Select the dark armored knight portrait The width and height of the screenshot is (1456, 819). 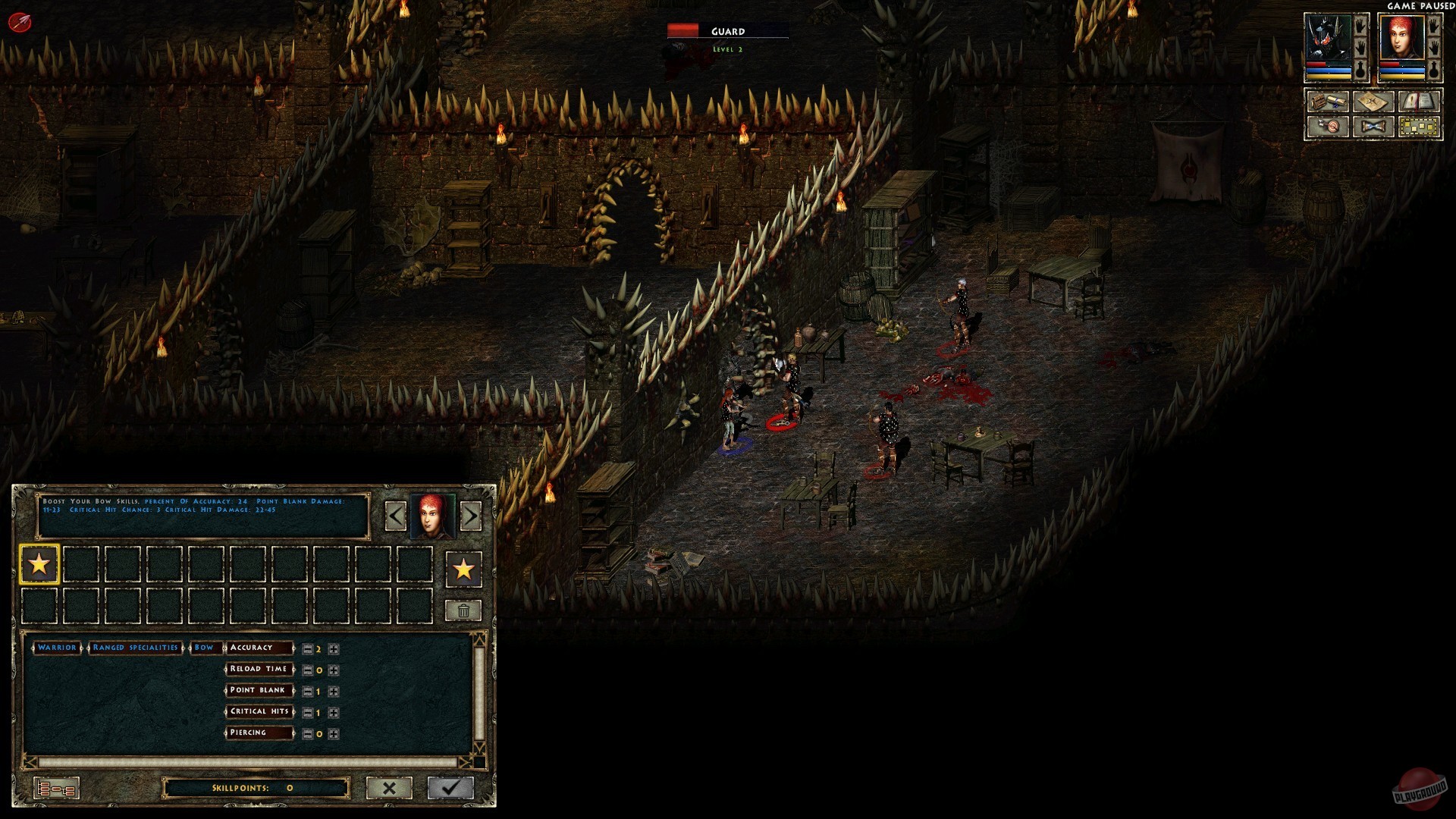(x=1327, y=38)
